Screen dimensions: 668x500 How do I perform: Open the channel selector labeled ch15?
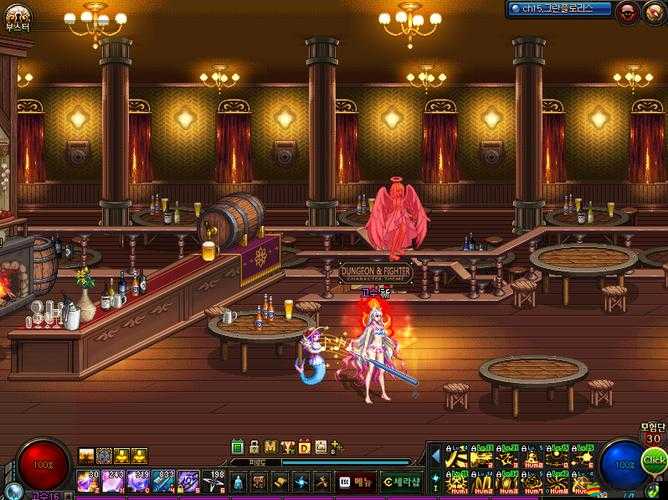(559, 8)
